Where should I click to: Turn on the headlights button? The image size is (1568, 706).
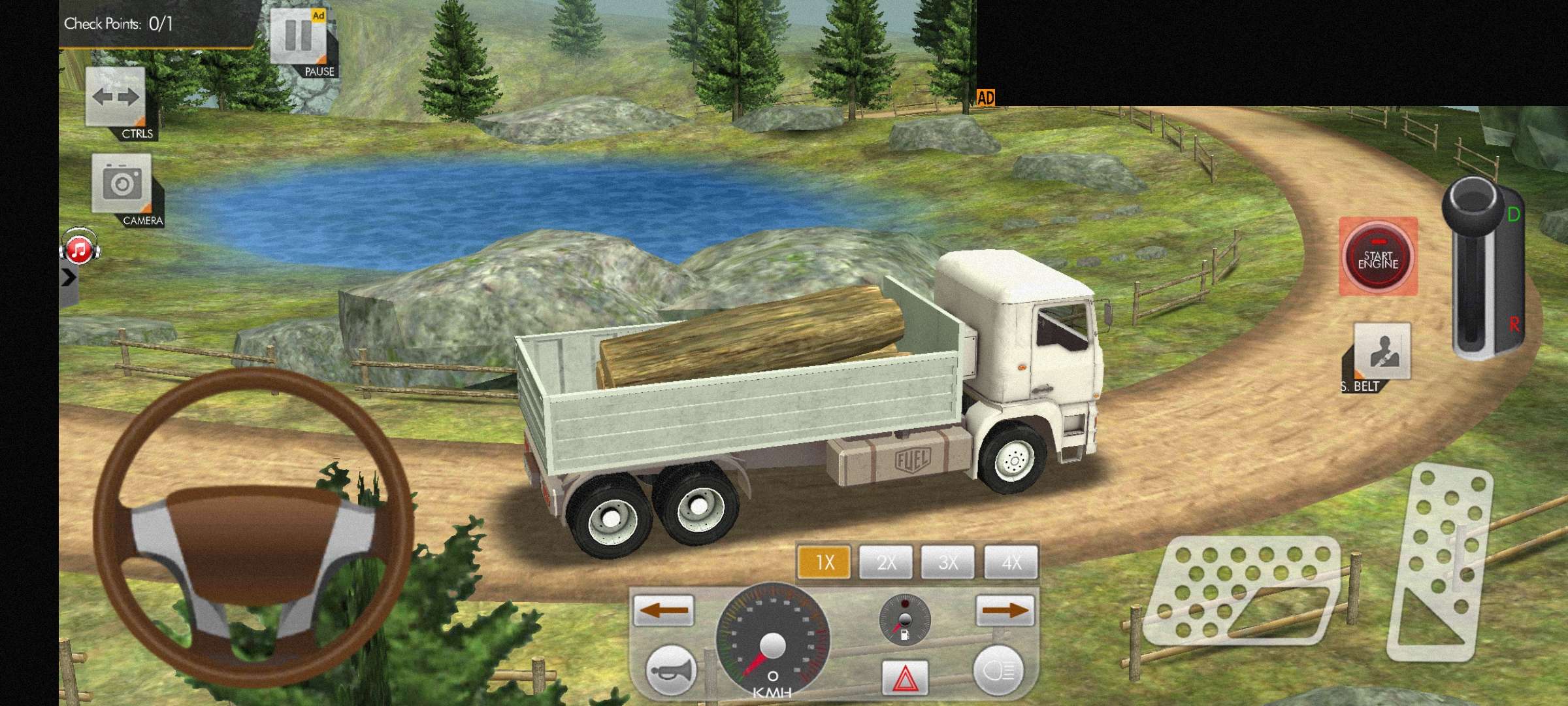click(x=998, y=671)
